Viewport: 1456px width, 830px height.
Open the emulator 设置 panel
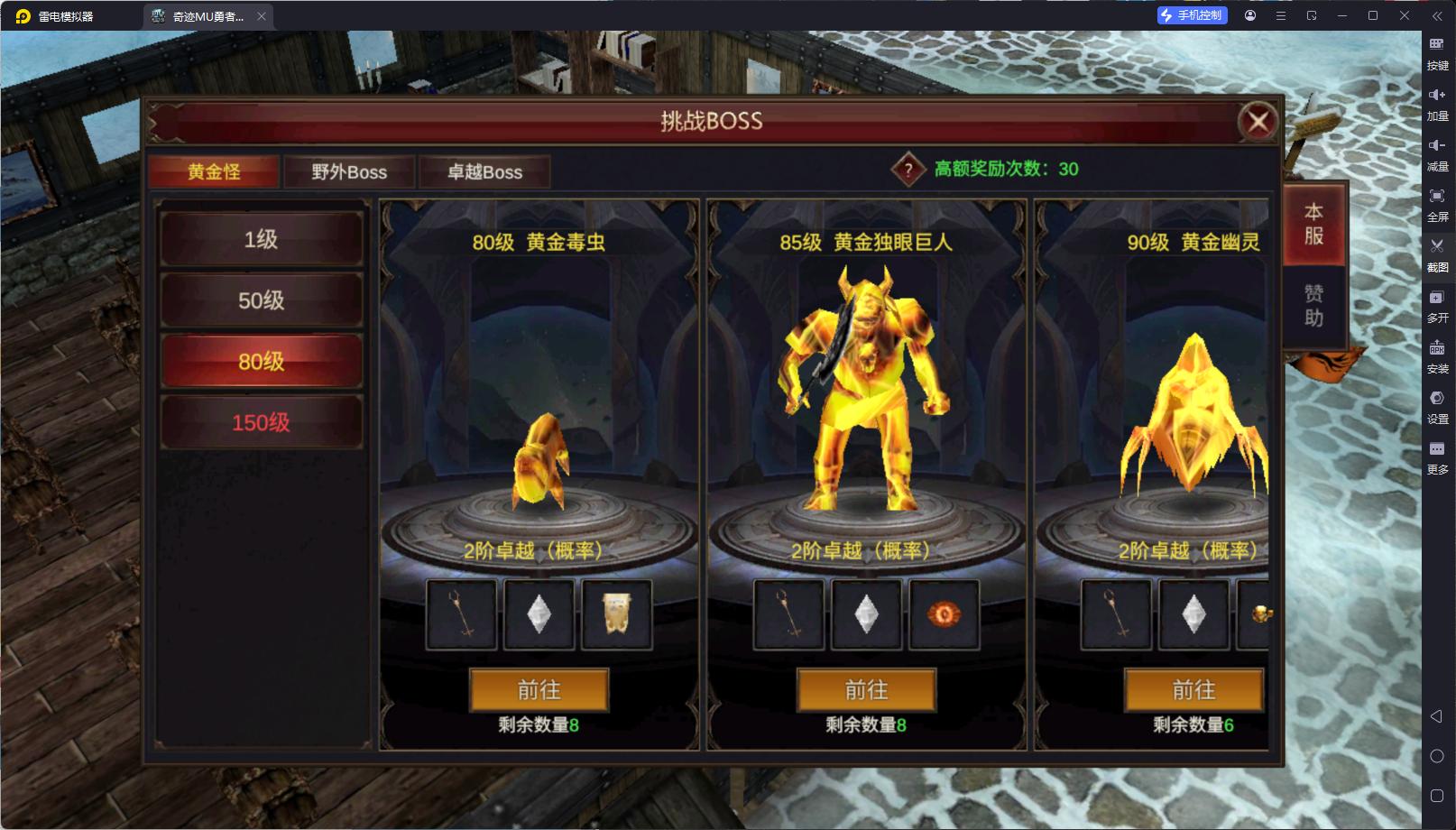pos(1437,405)
